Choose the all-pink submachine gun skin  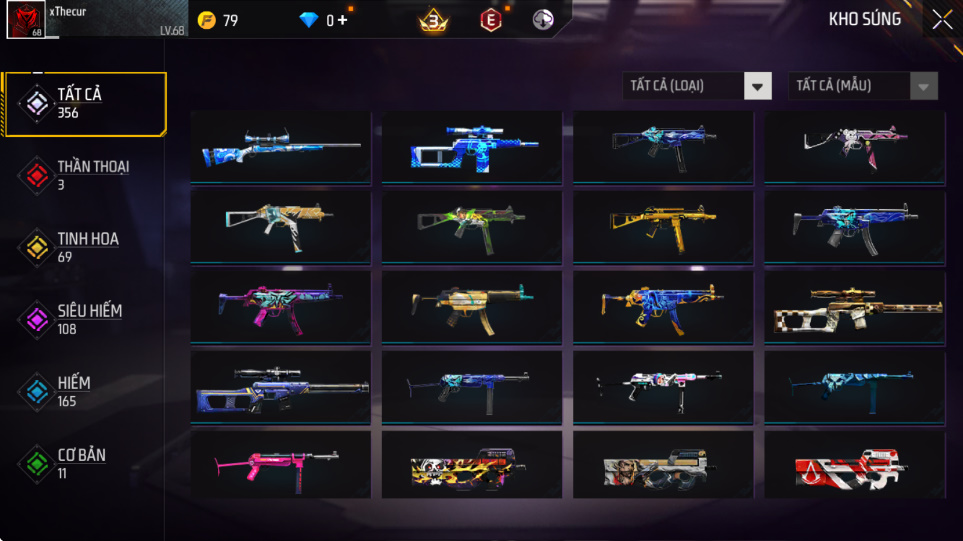click(x=280, y=465)
